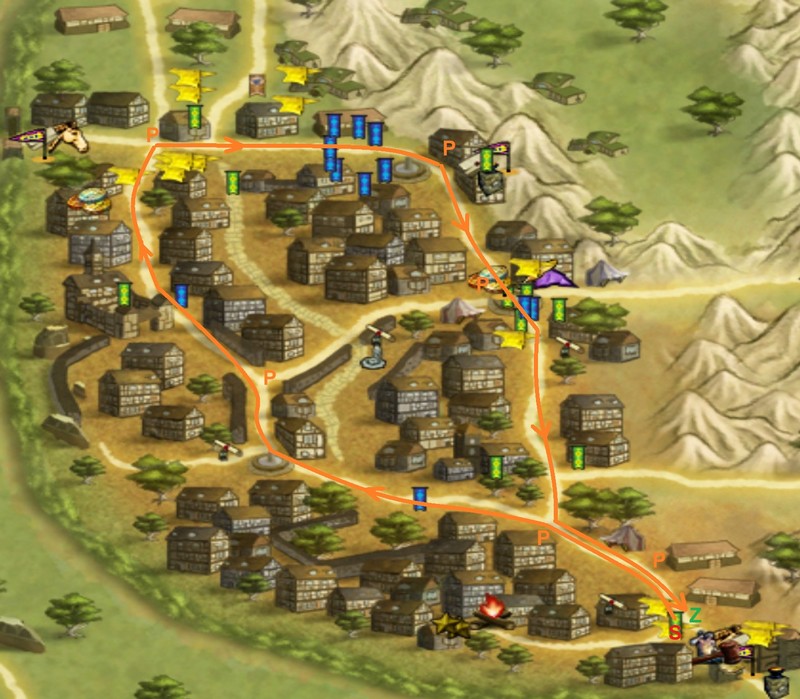Screen dimensions: 800x699
Task: Select the small brown banner marker
Action: [x=257, y=84]
